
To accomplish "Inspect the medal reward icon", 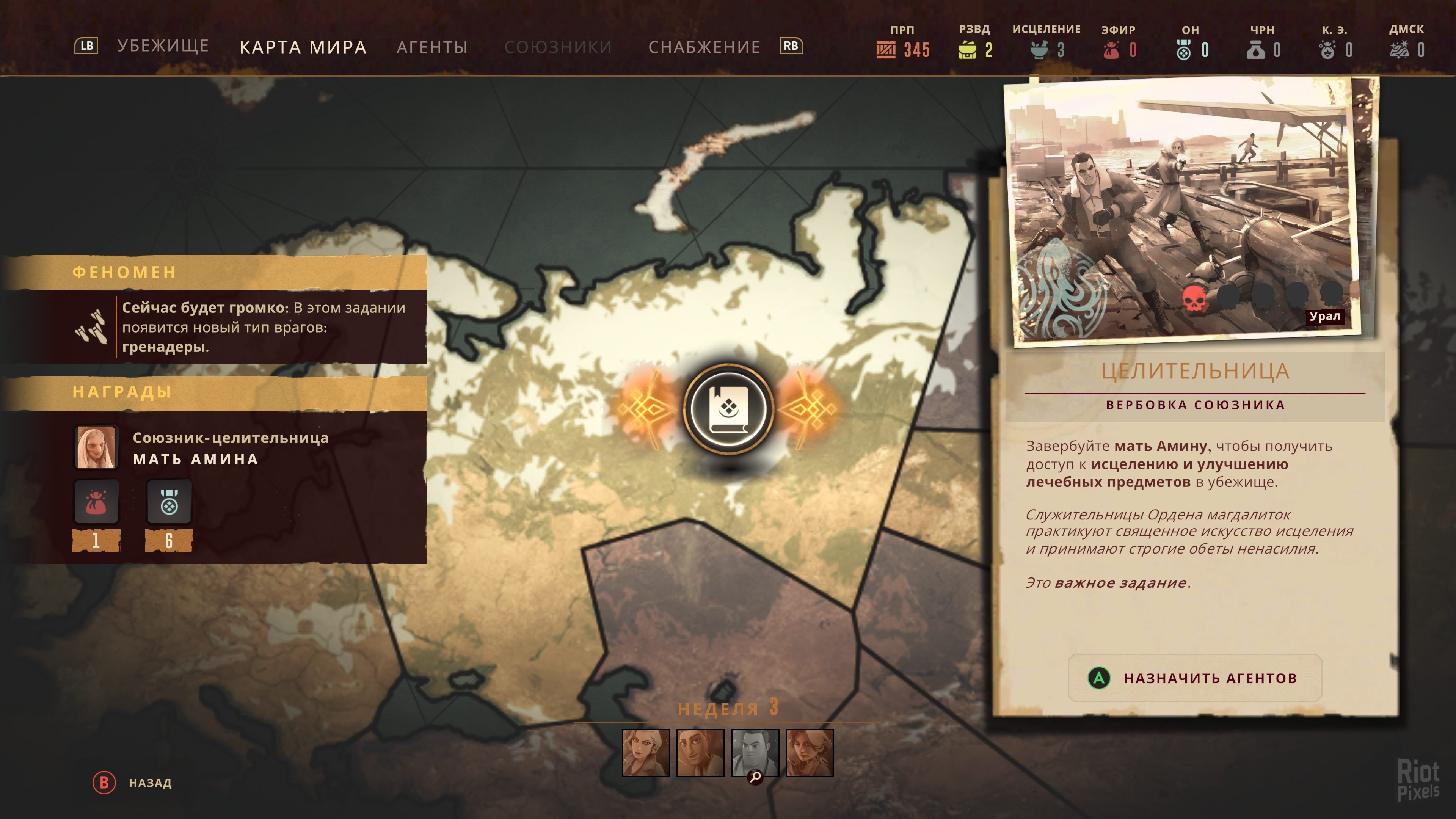I will click(169, 502).
